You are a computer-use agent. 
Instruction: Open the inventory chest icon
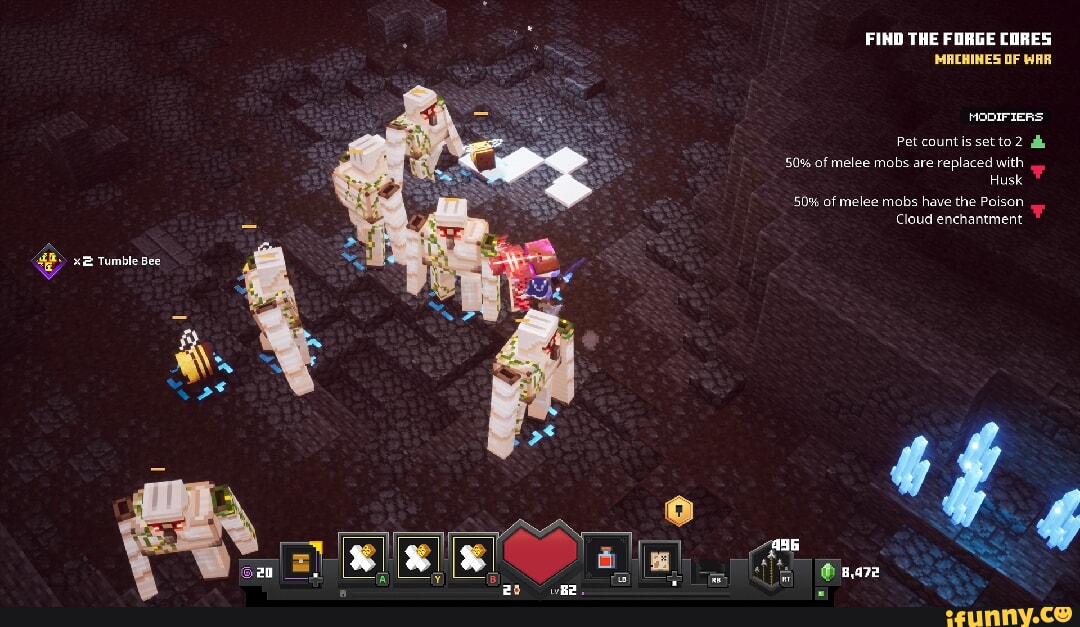[301, 562]
